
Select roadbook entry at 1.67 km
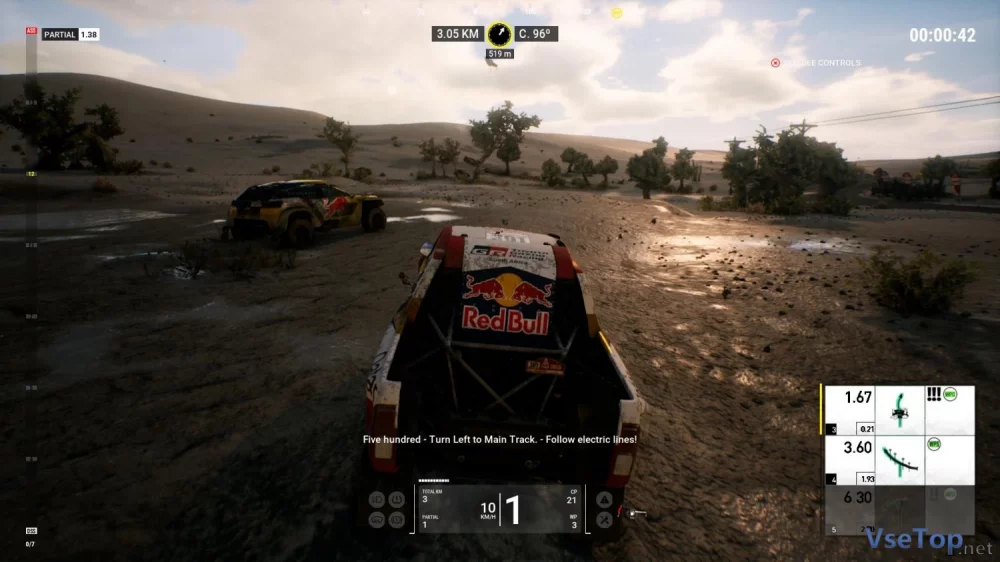click(x=897, y=410)
